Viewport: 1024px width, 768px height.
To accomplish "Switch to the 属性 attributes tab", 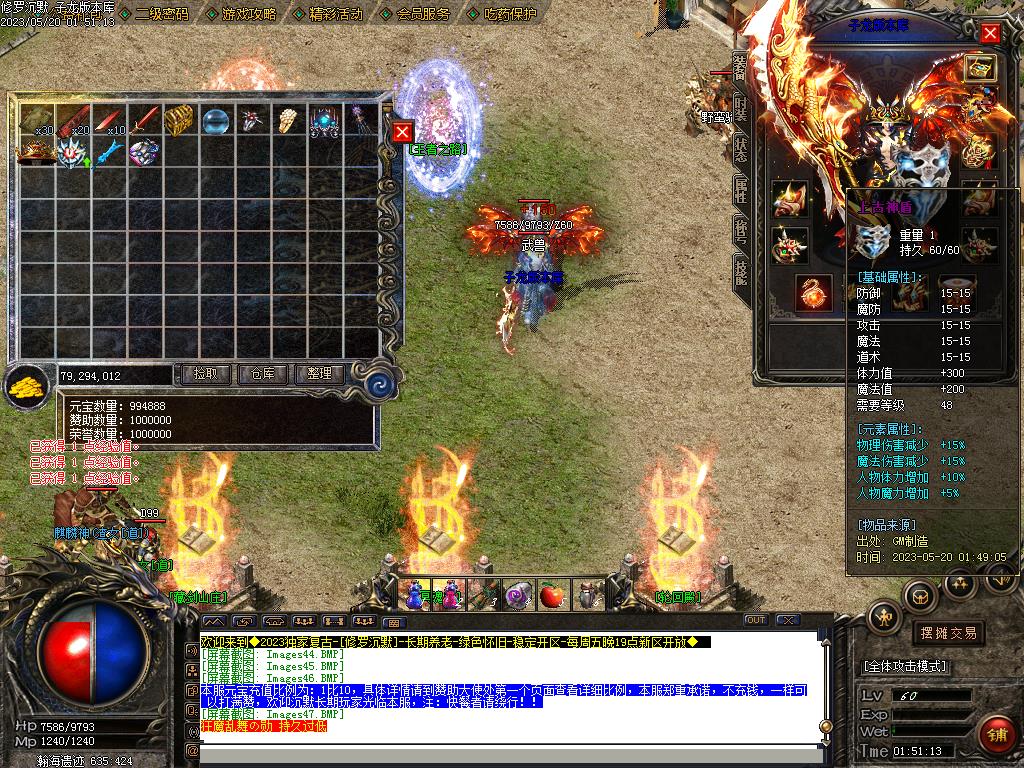I will click(740, 189).
